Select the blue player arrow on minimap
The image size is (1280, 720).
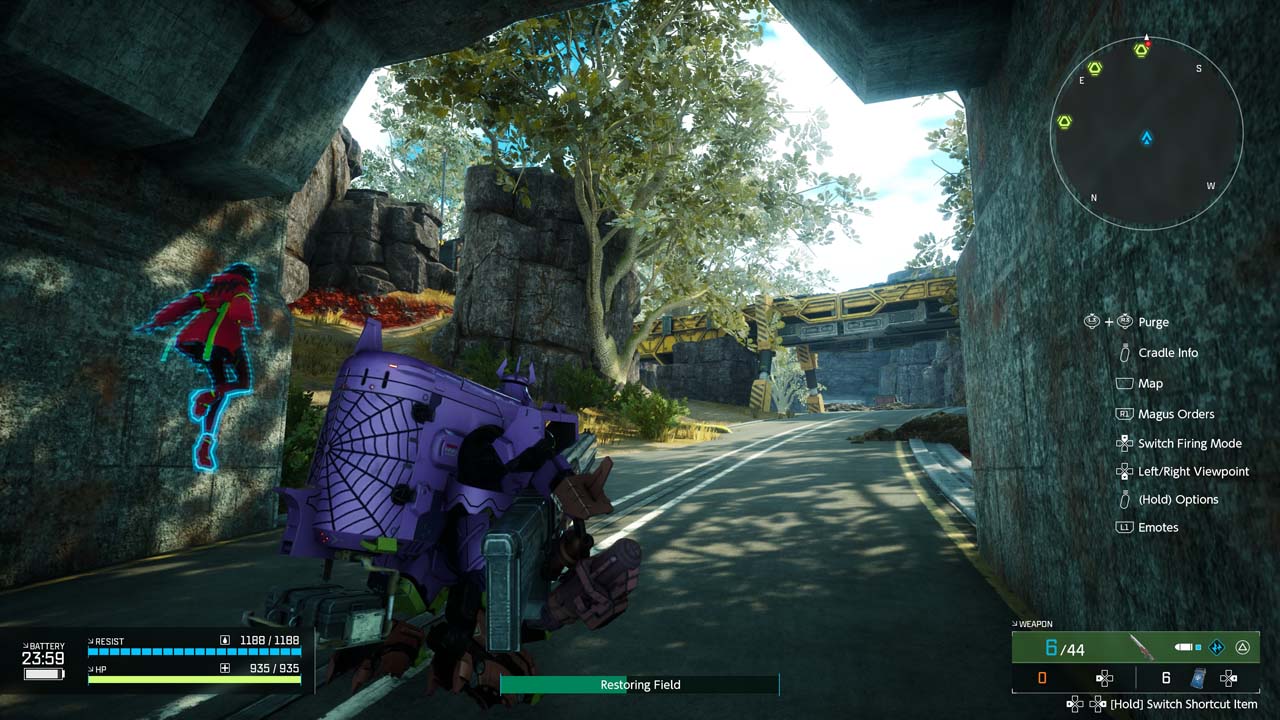coord(1147,138)
